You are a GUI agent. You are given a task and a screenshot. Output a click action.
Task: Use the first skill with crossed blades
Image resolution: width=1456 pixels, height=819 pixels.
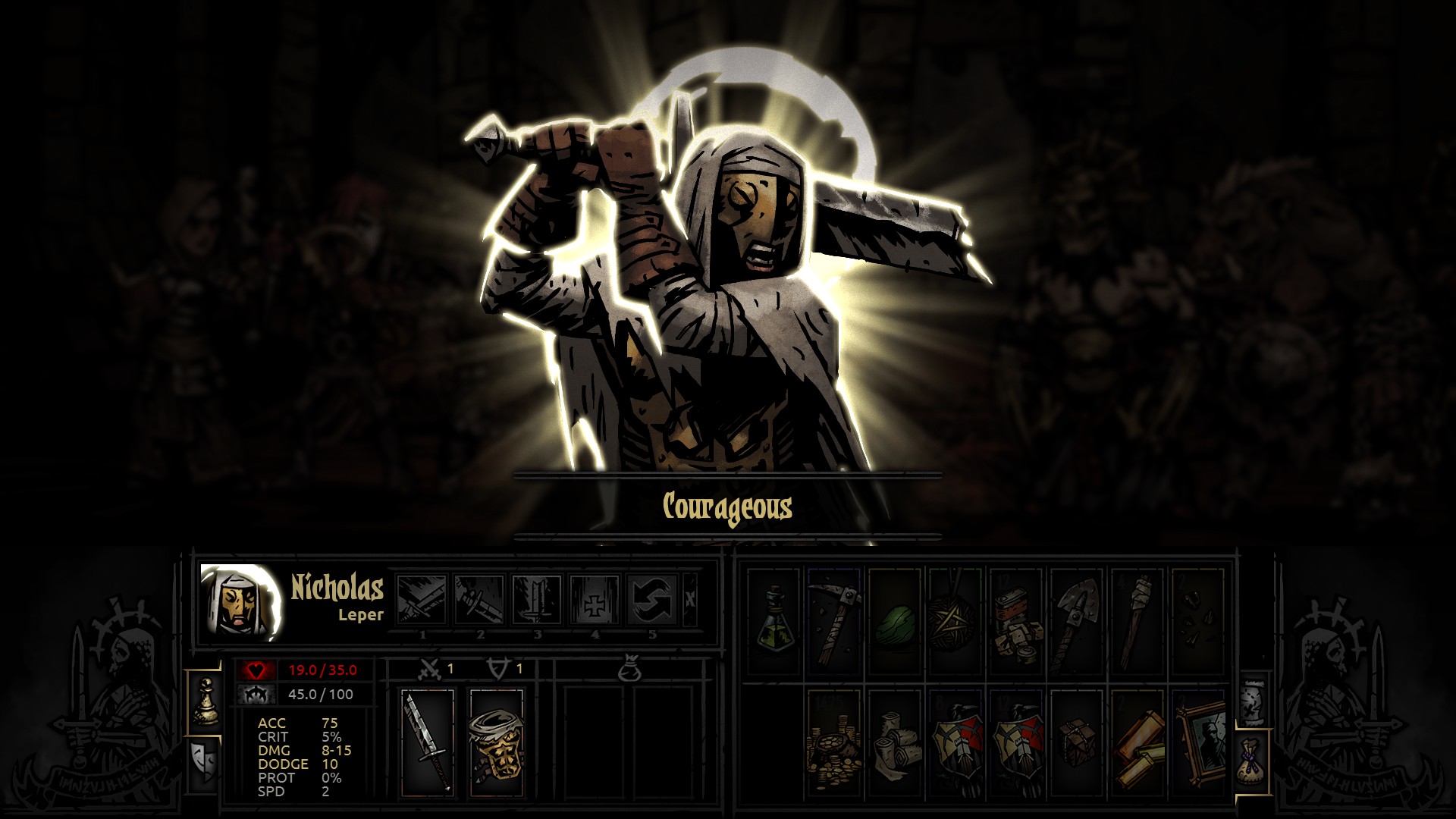(422, 599)
